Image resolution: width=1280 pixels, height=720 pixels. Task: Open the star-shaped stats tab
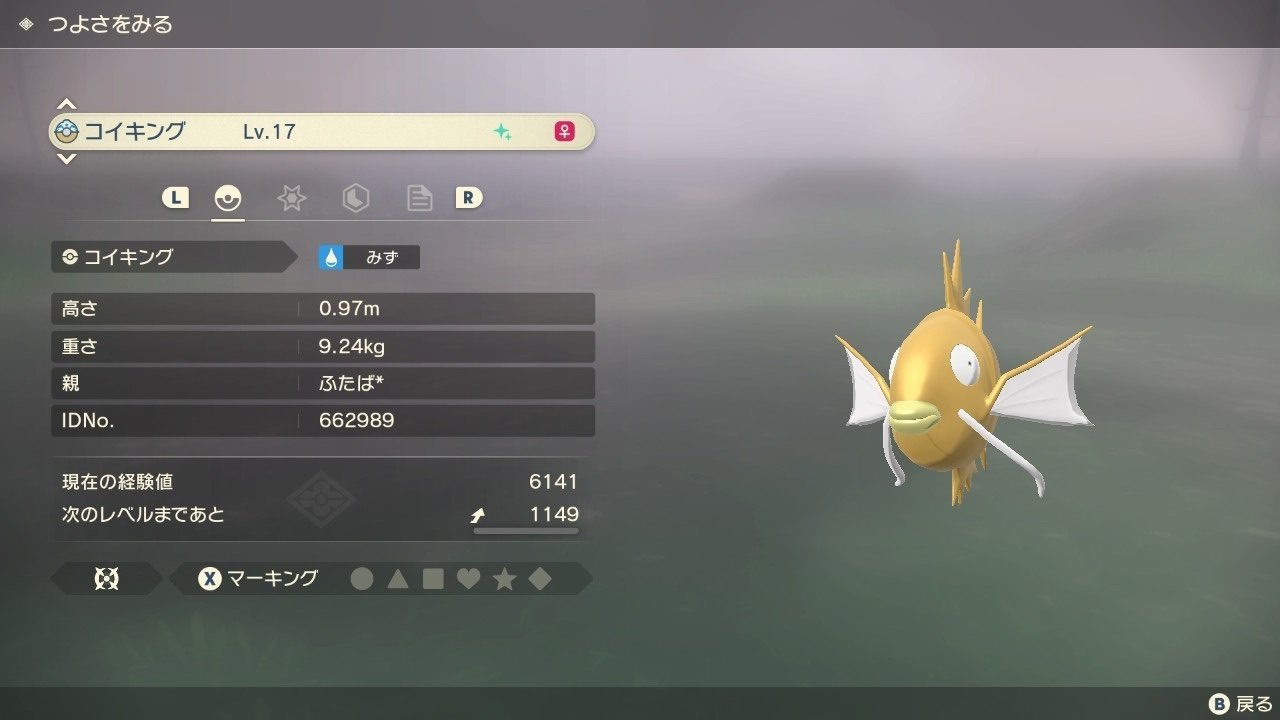(291, 198)
